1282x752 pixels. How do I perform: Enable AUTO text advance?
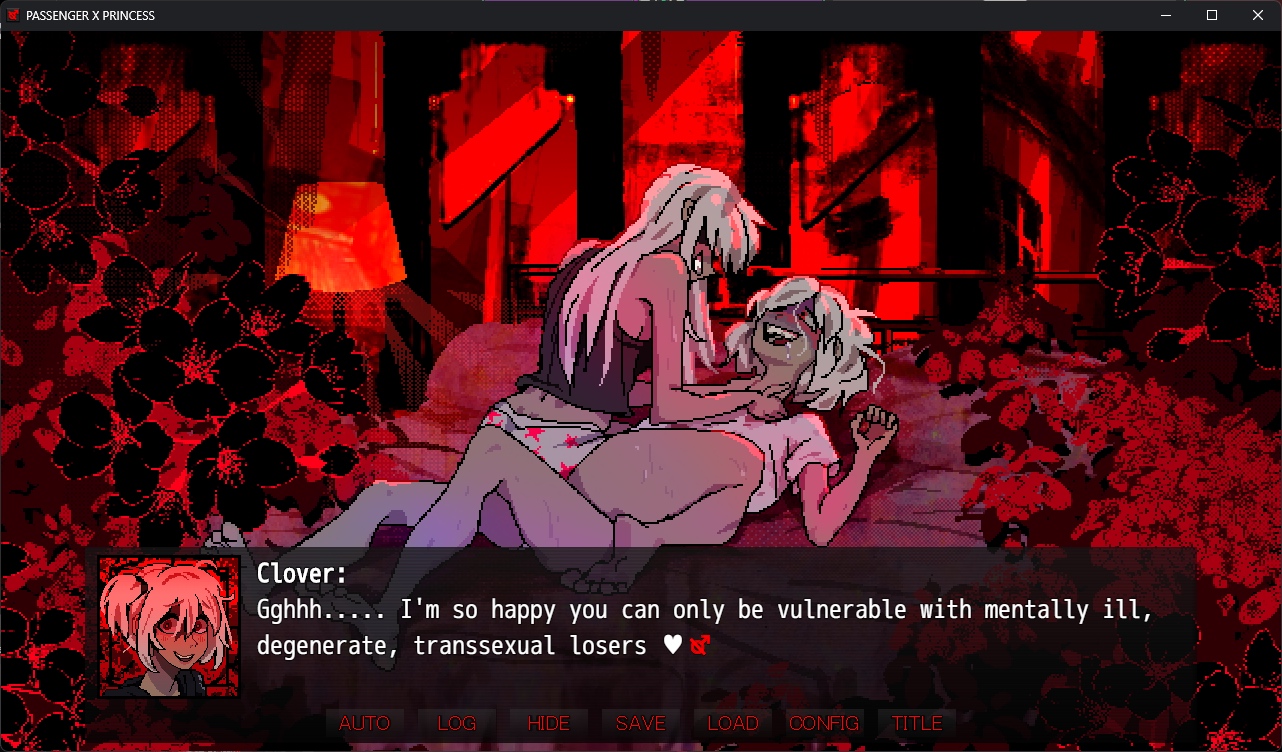[364, 723]
